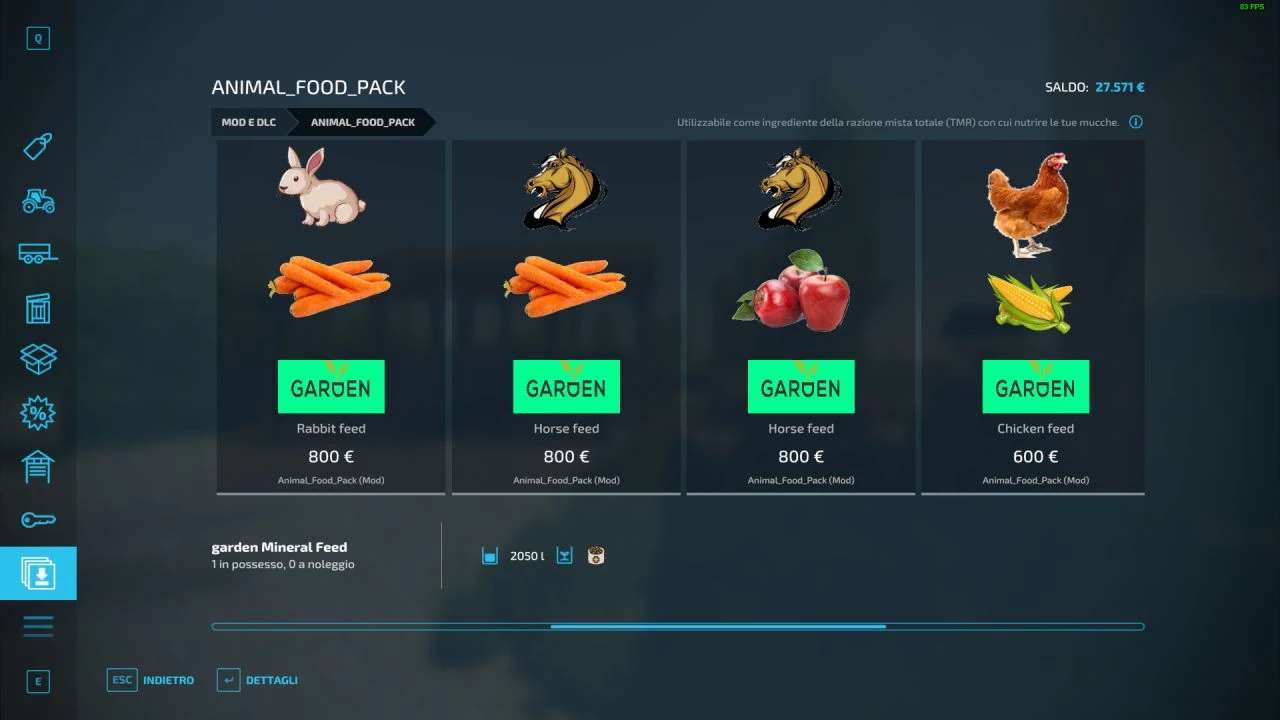The height and width of the screenshot is (720, 1280).
Task: Switch to the MOD E DLC tab
Action: point(248,122)
